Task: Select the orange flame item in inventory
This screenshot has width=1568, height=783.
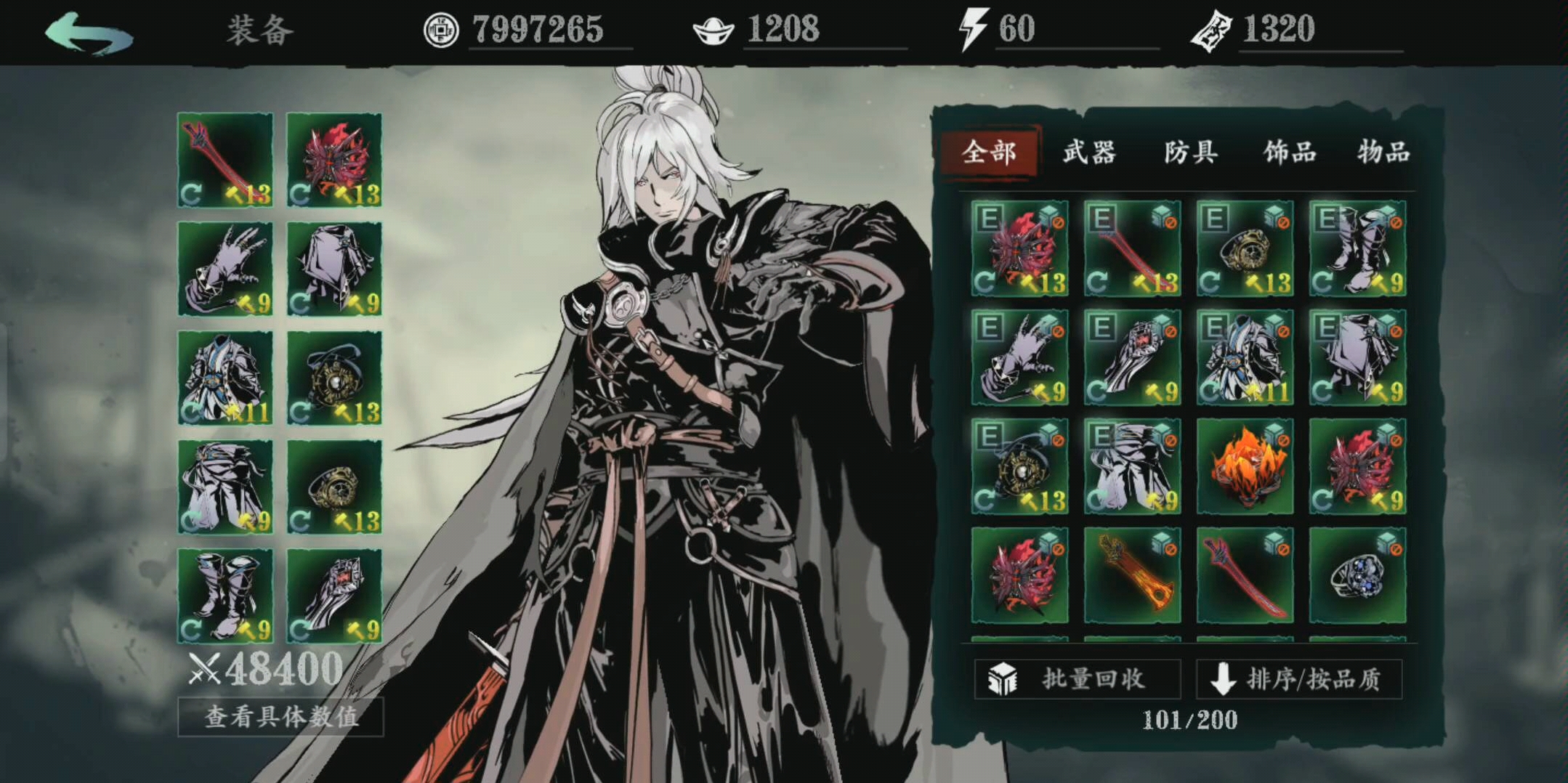Action: coord(1245,466)
